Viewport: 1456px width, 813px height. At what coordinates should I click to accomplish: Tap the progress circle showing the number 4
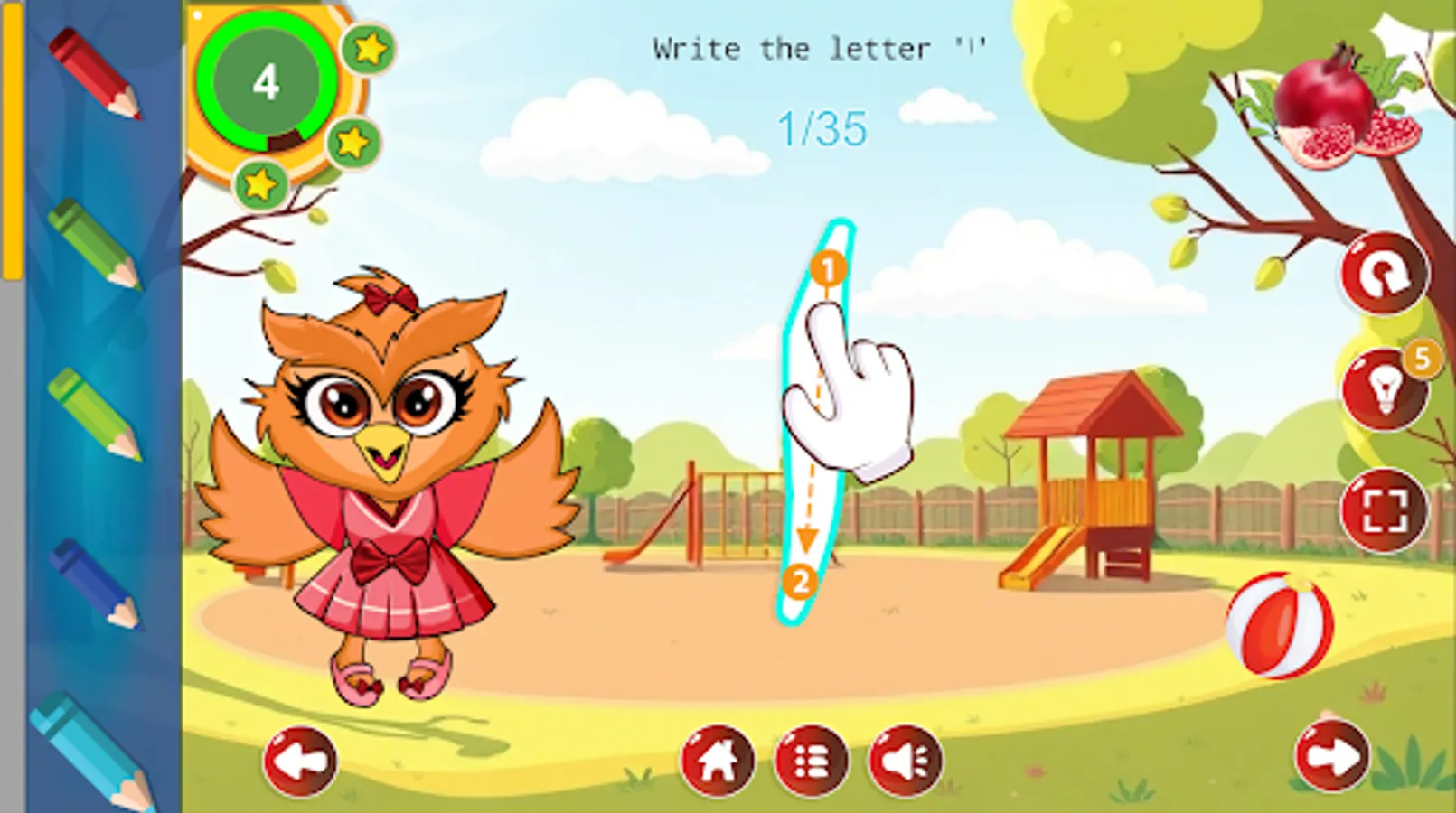[268, 83]
